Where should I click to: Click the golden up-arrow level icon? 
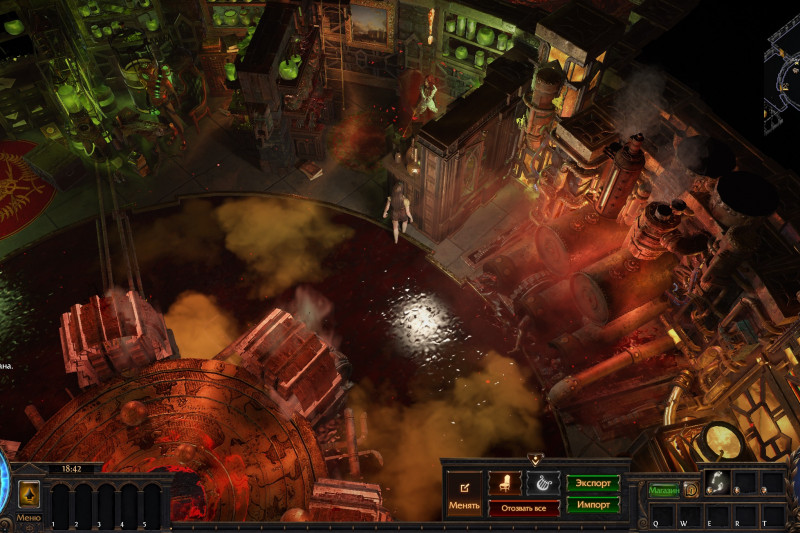29,495
